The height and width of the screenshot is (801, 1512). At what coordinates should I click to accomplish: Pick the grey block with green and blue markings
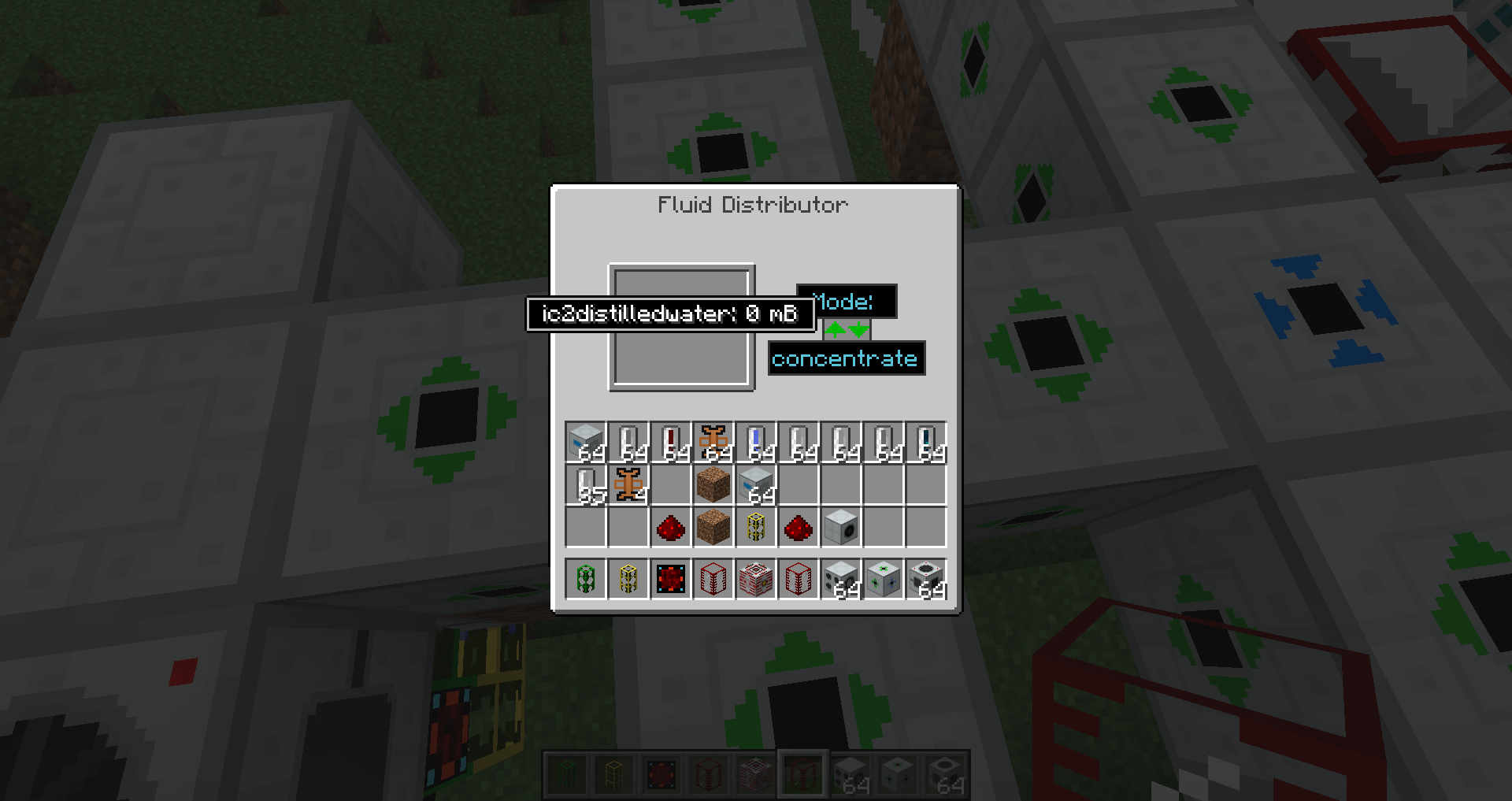884,580
